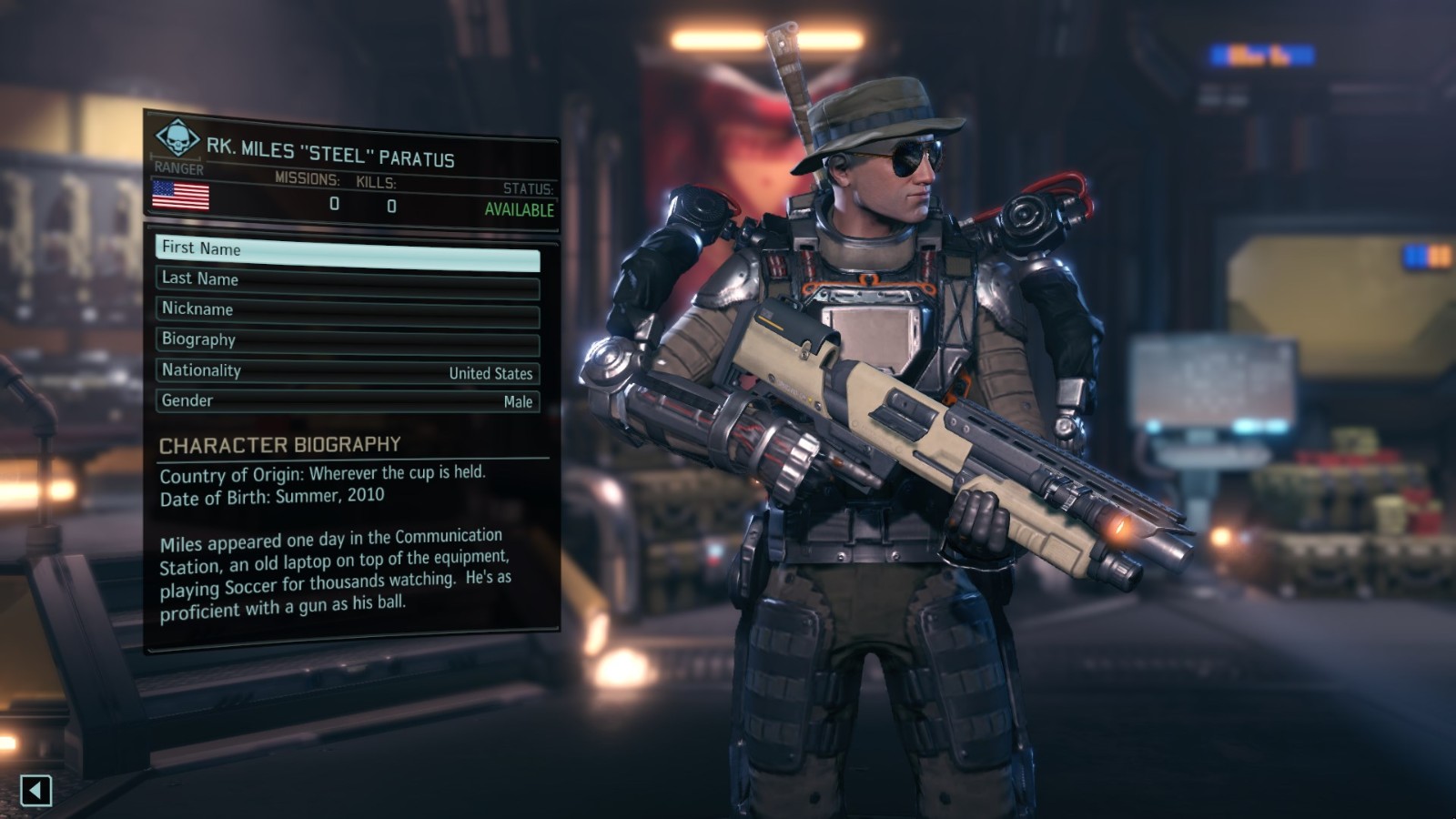Go back with the arrow button

pyautogui.click(x=35, y=790)
